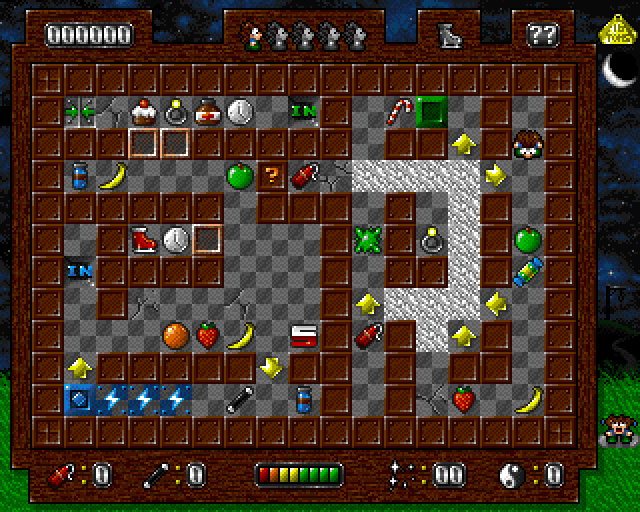
Task: Click the grey boot icon
Action: [447, 36]
